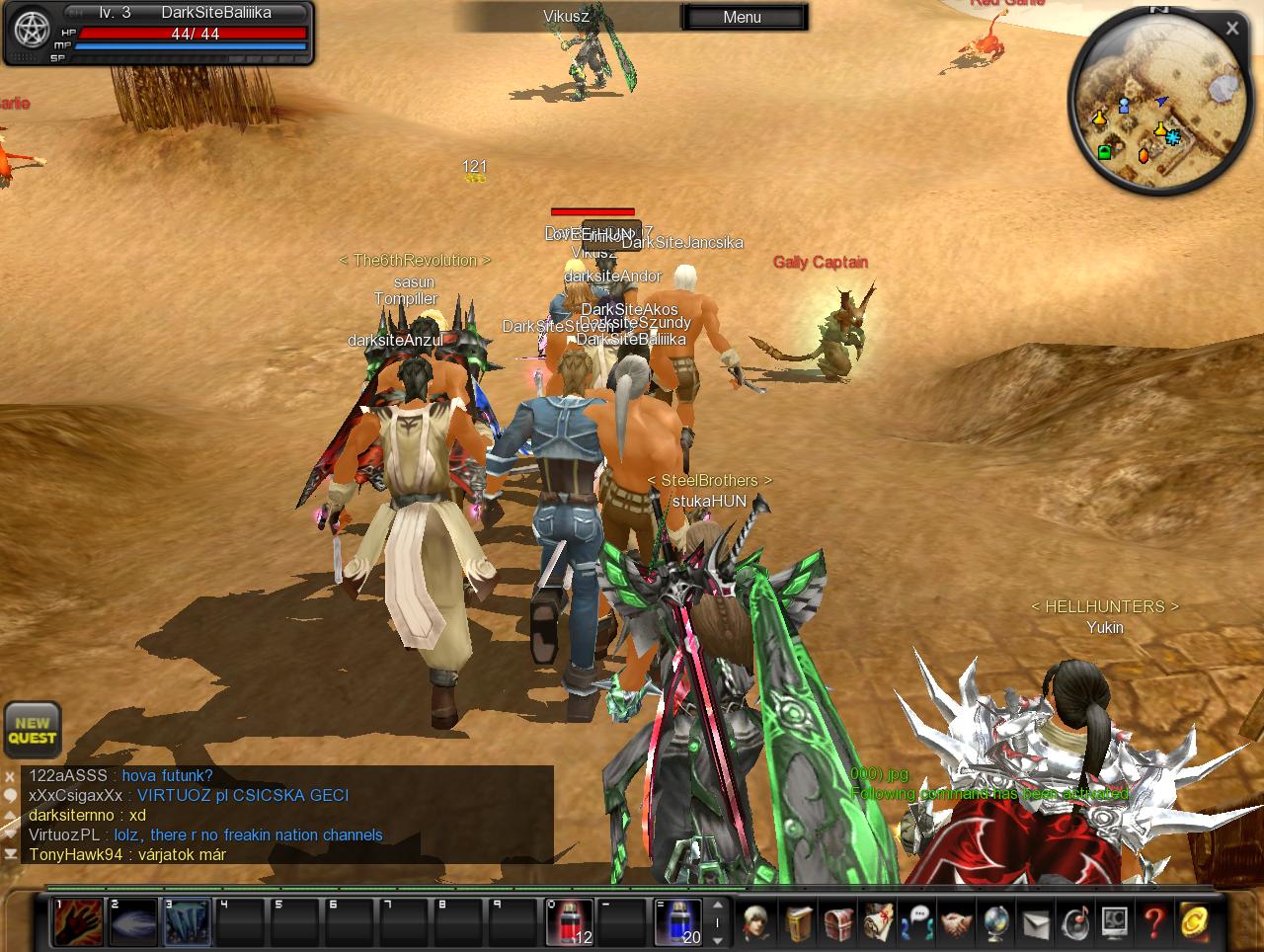Close the minimap with the X button

[x=1231, y=29]
